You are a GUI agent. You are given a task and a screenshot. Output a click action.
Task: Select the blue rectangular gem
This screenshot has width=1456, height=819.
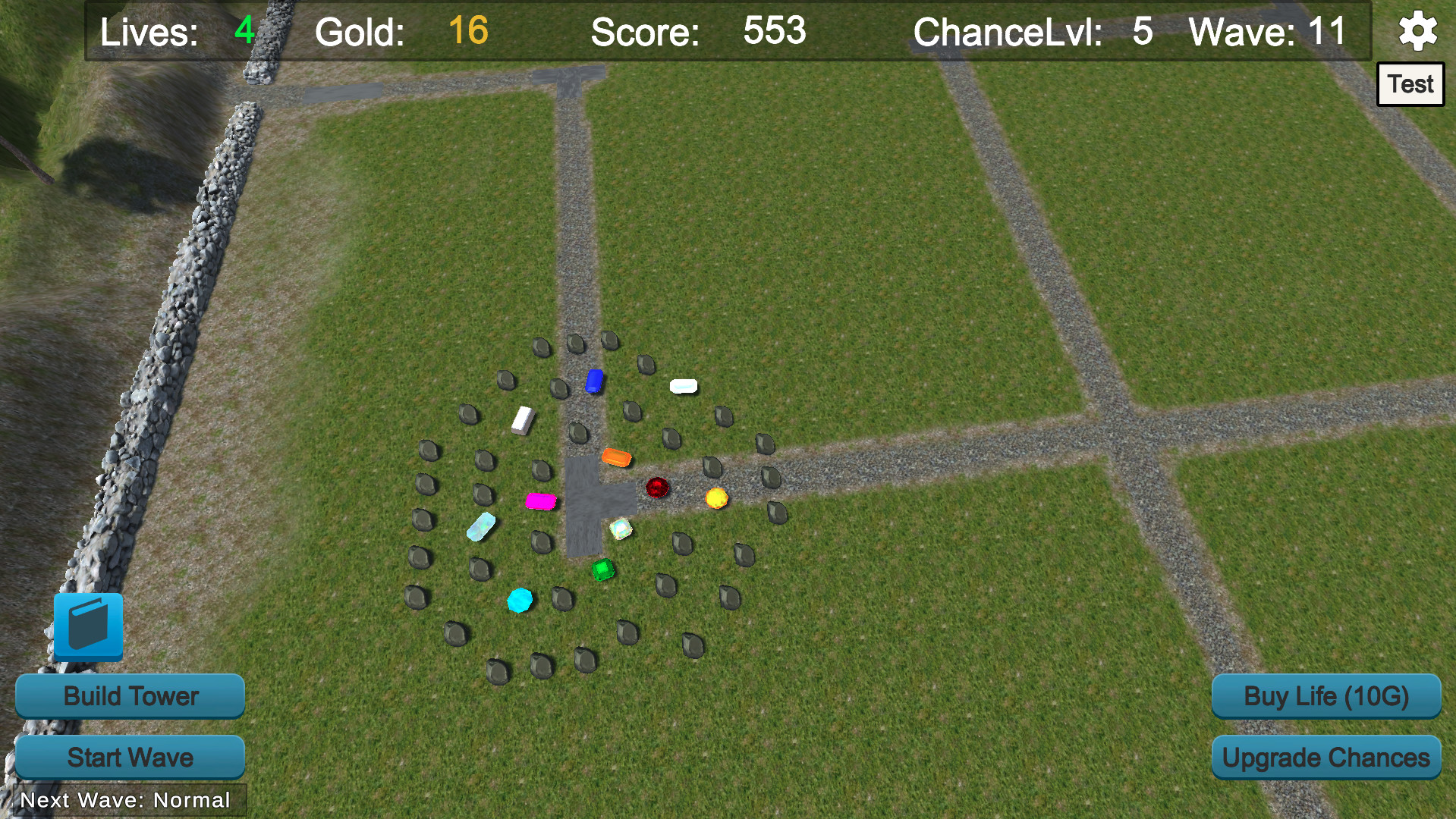[595, 382]
